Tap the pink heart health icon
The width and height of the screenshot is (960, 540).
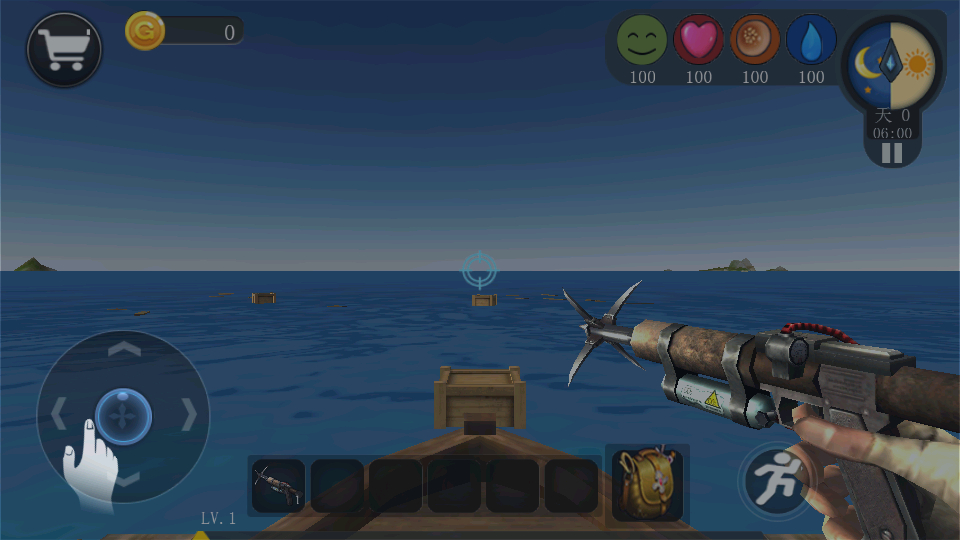pyautogui.click(x=698, y=41)
